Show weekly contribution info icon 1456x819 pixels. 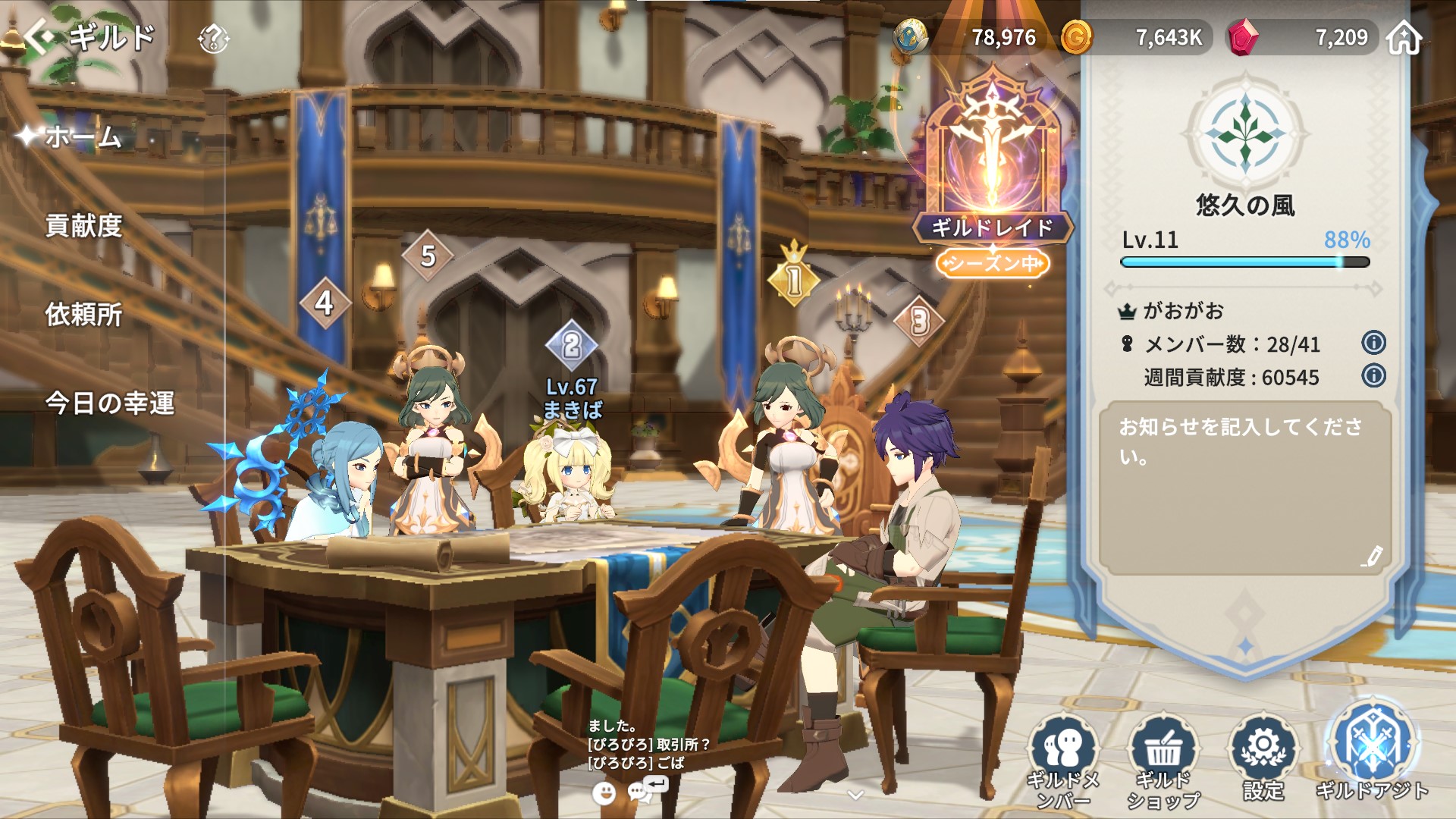point(1373,375)
